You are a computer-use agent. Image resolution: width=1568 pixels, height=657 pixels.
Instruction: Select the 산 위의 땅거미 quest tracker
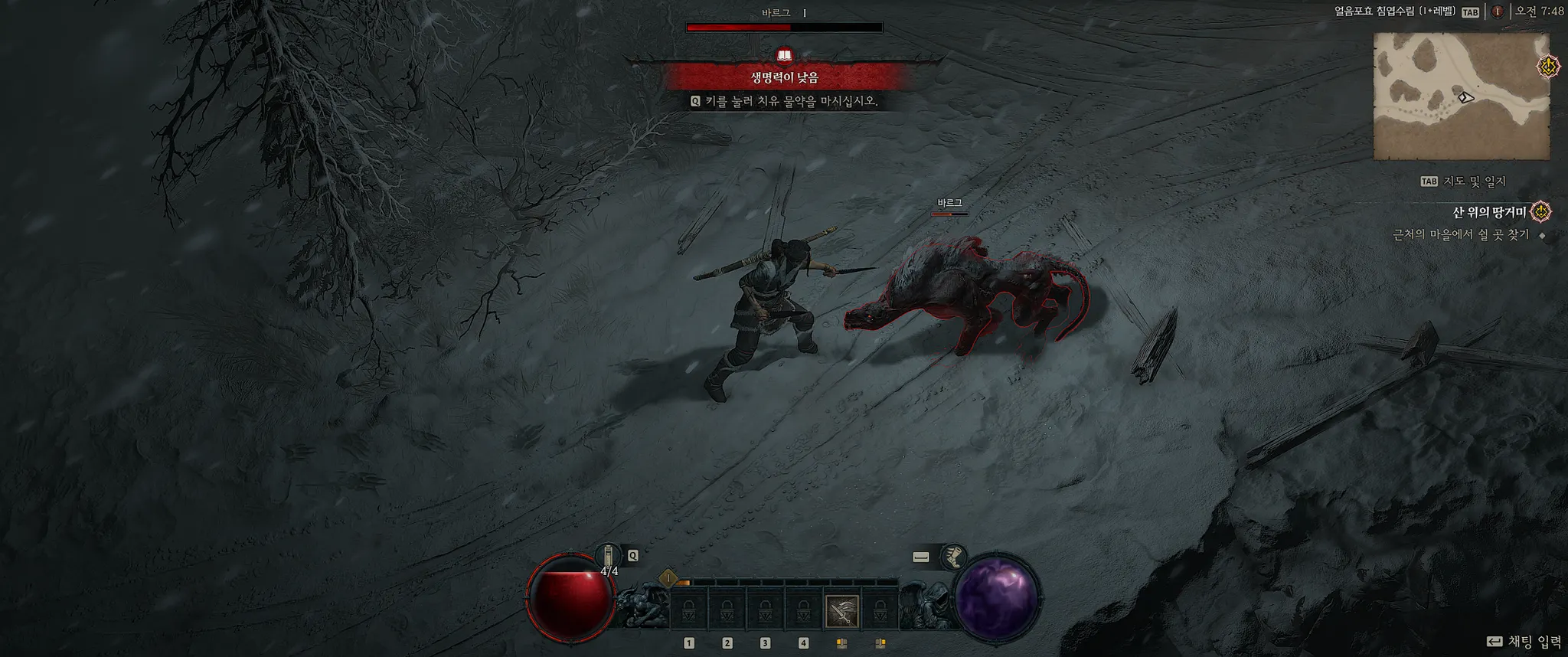(1489, 212)
